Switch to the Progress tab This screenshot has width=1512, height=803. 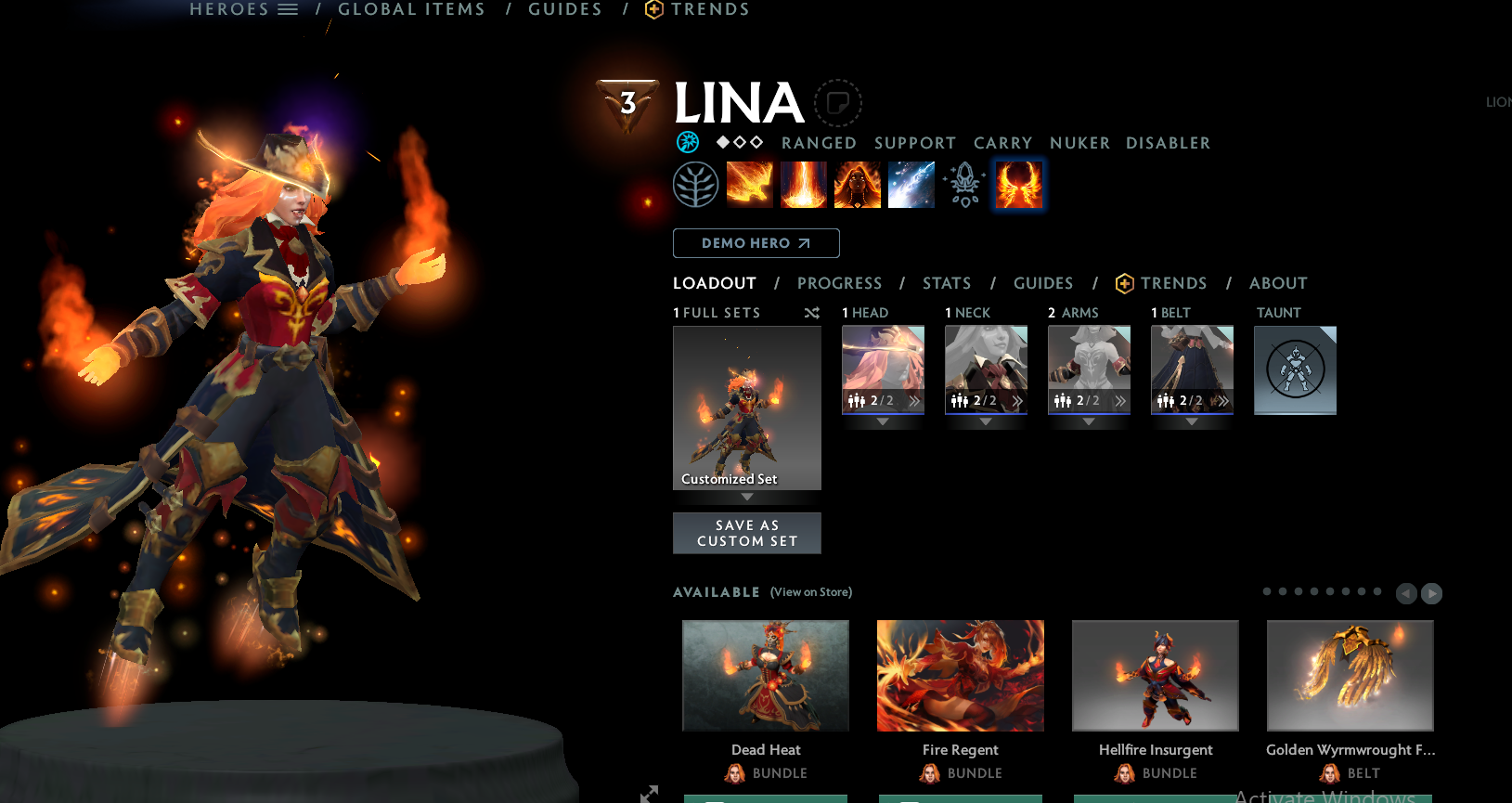pos(839,283)
